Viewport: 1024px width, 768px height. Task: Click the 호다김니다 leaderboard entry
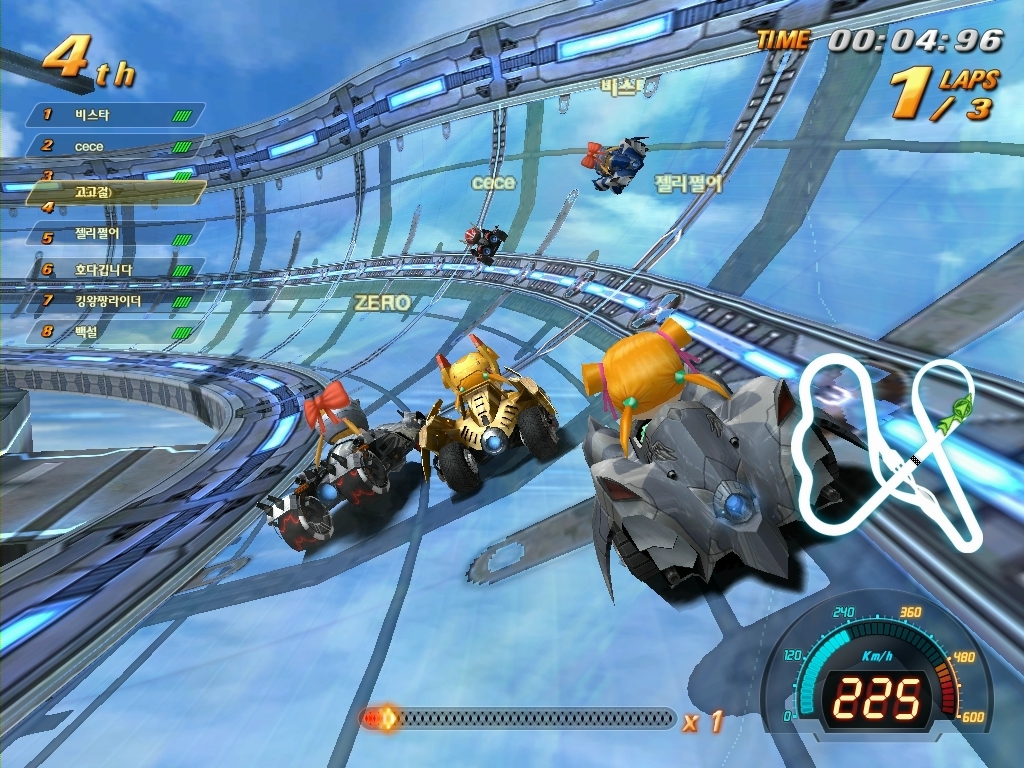(x=115, y=270)
